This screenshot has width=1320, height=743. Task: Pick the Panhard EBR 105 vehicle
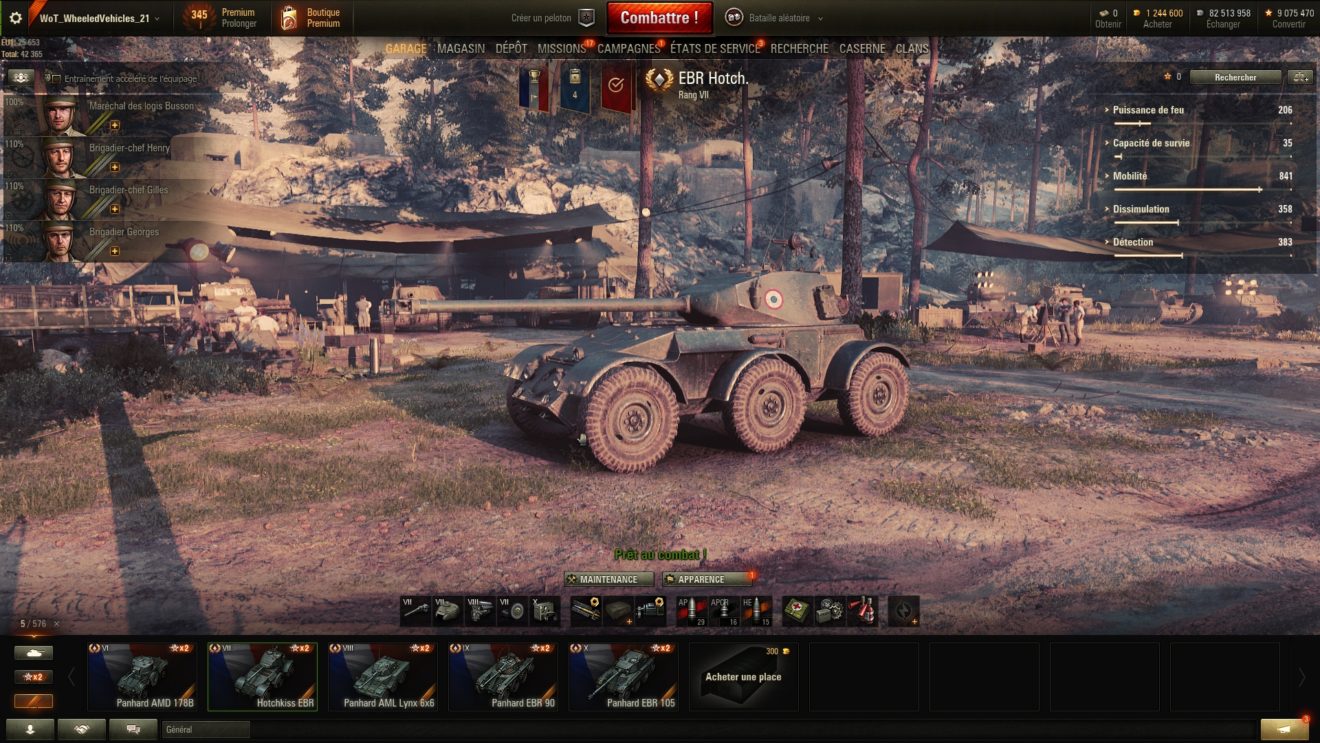click(623, 676)
